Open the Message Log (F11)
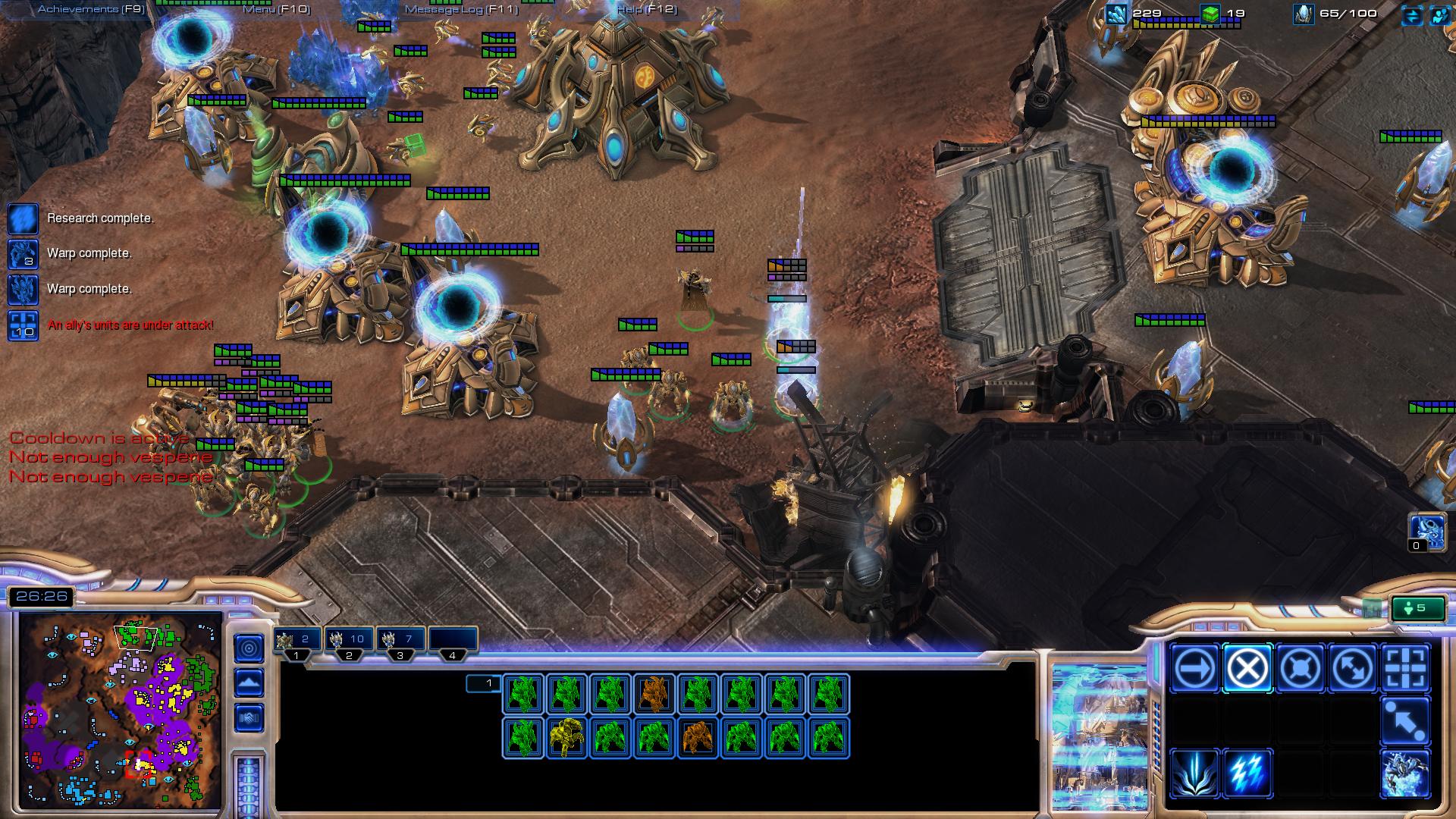1456x819 pixels. tap(461, 9)
